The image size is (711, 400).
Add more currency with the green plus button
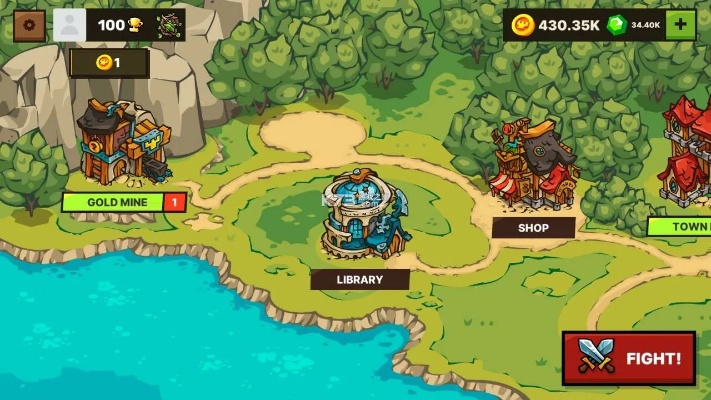coord(681,25)
